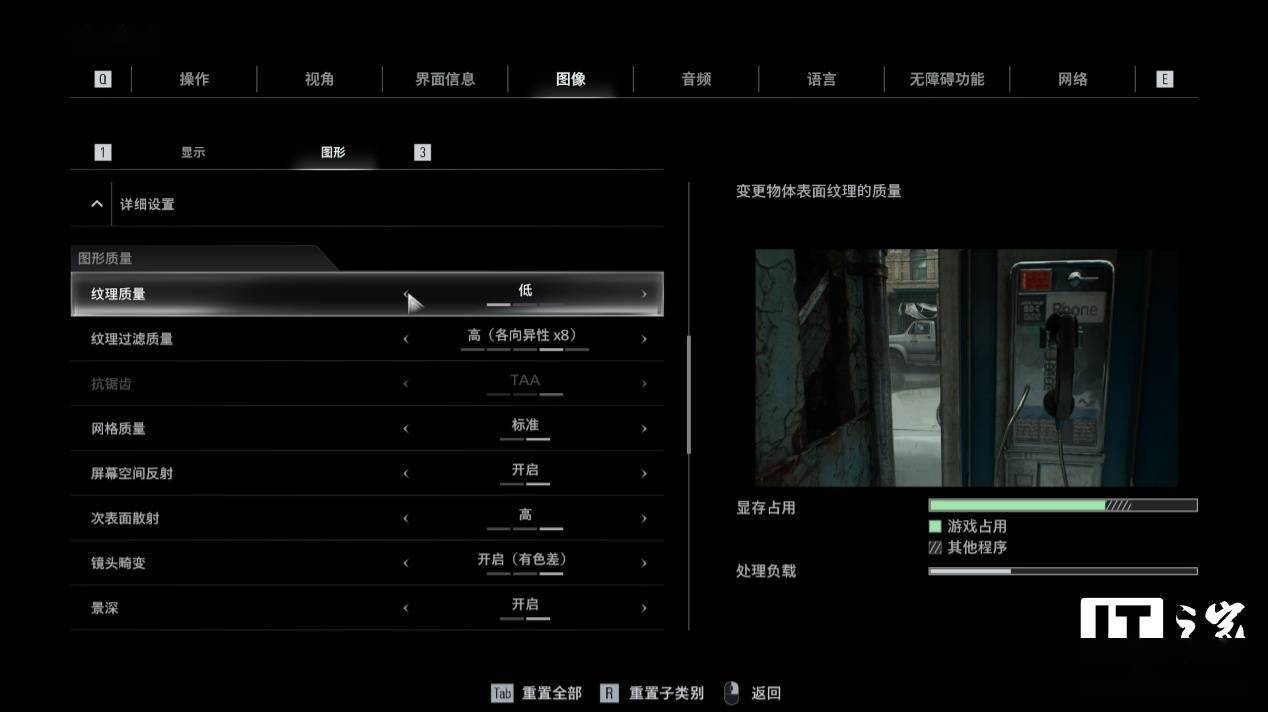
Task: Decrease 次表面散射 with the left arrow
Action: [x=406, y=519]
